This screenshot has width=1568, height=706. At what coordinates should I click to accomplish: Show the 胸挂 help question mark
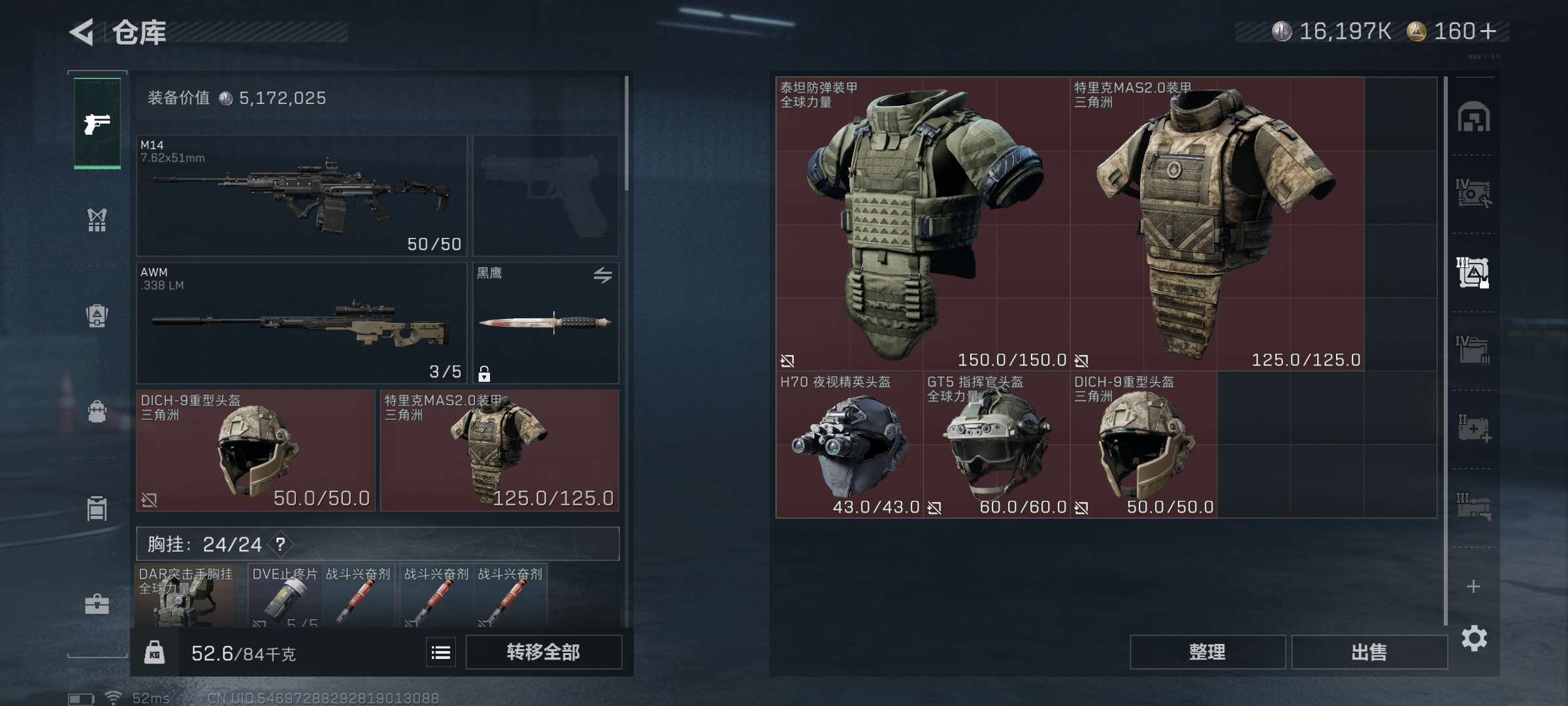click(280, 544)
